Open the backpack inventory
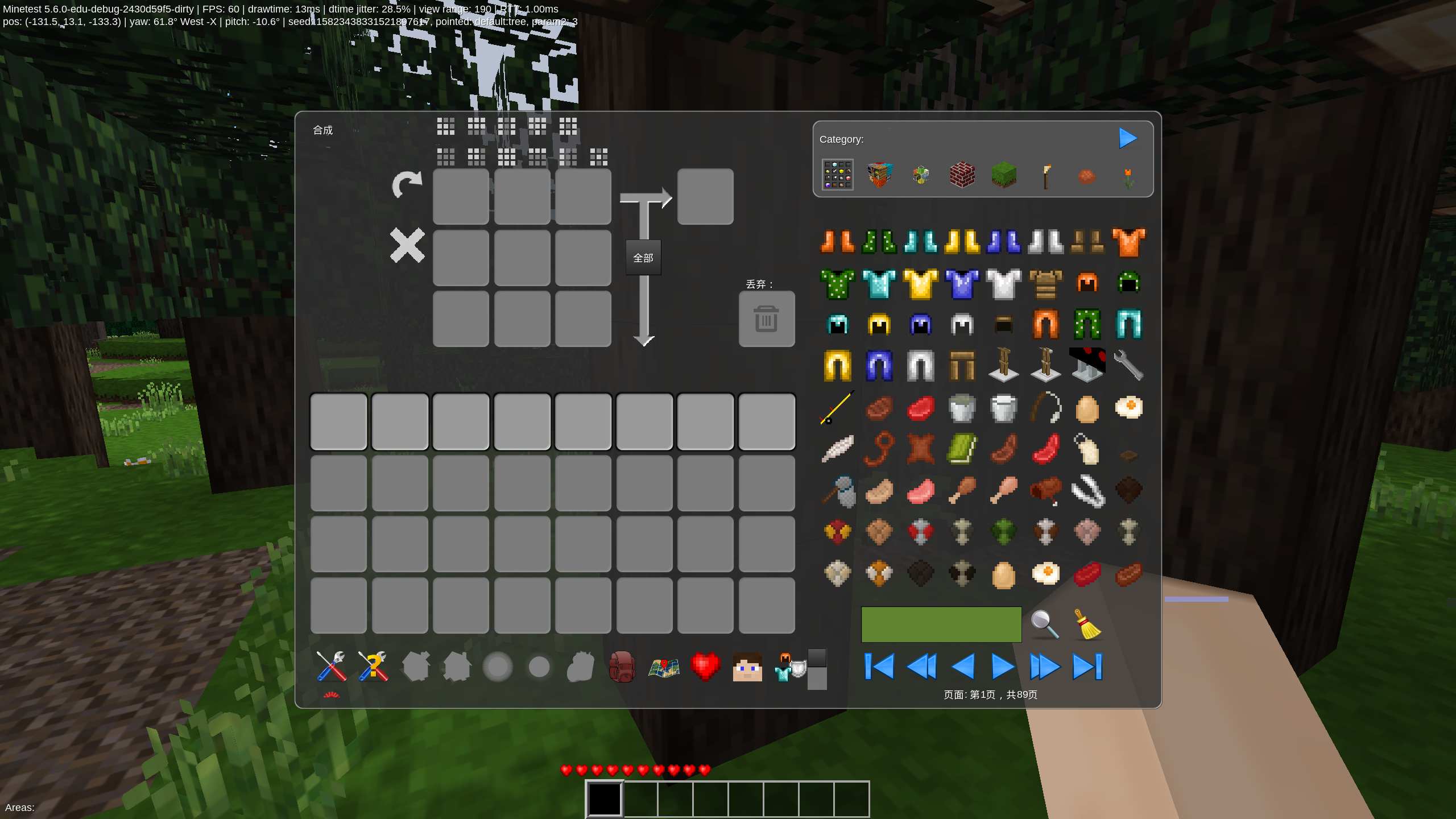 click(622, 667)
